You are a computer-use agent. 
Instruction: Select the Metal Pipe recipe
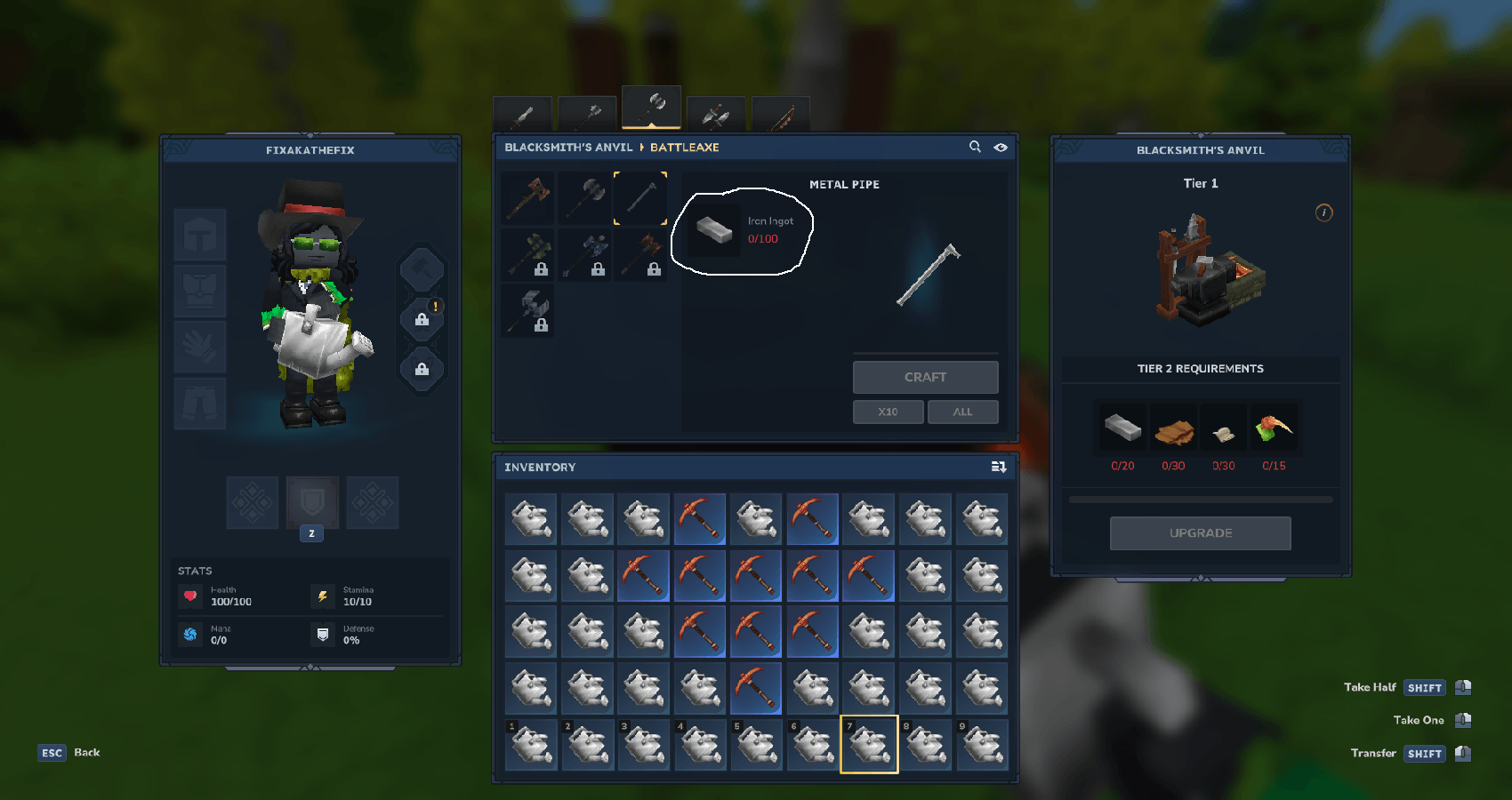(x=640, y=198)
